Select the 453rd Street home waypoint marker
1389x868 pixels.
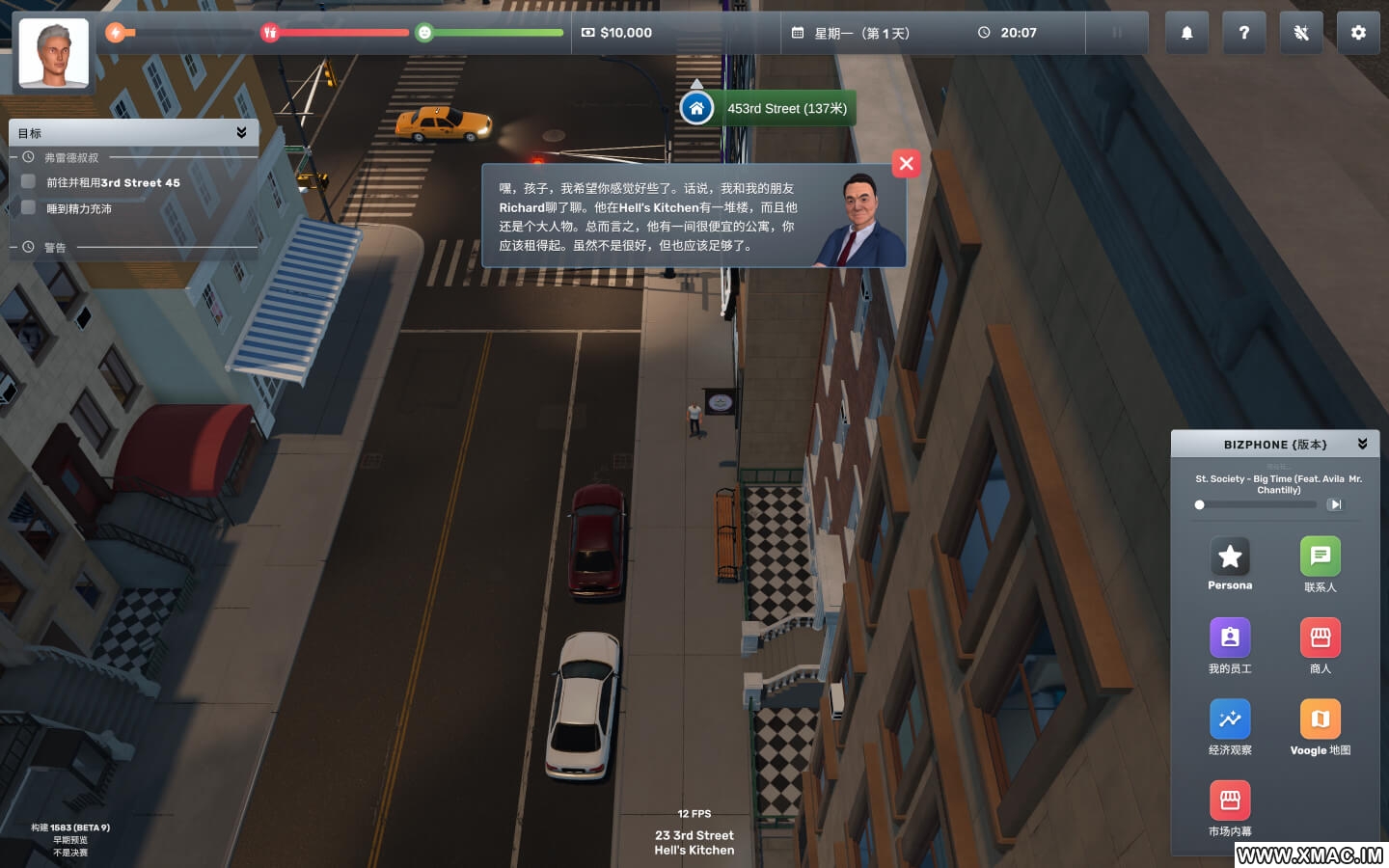[x=696, y=108]
